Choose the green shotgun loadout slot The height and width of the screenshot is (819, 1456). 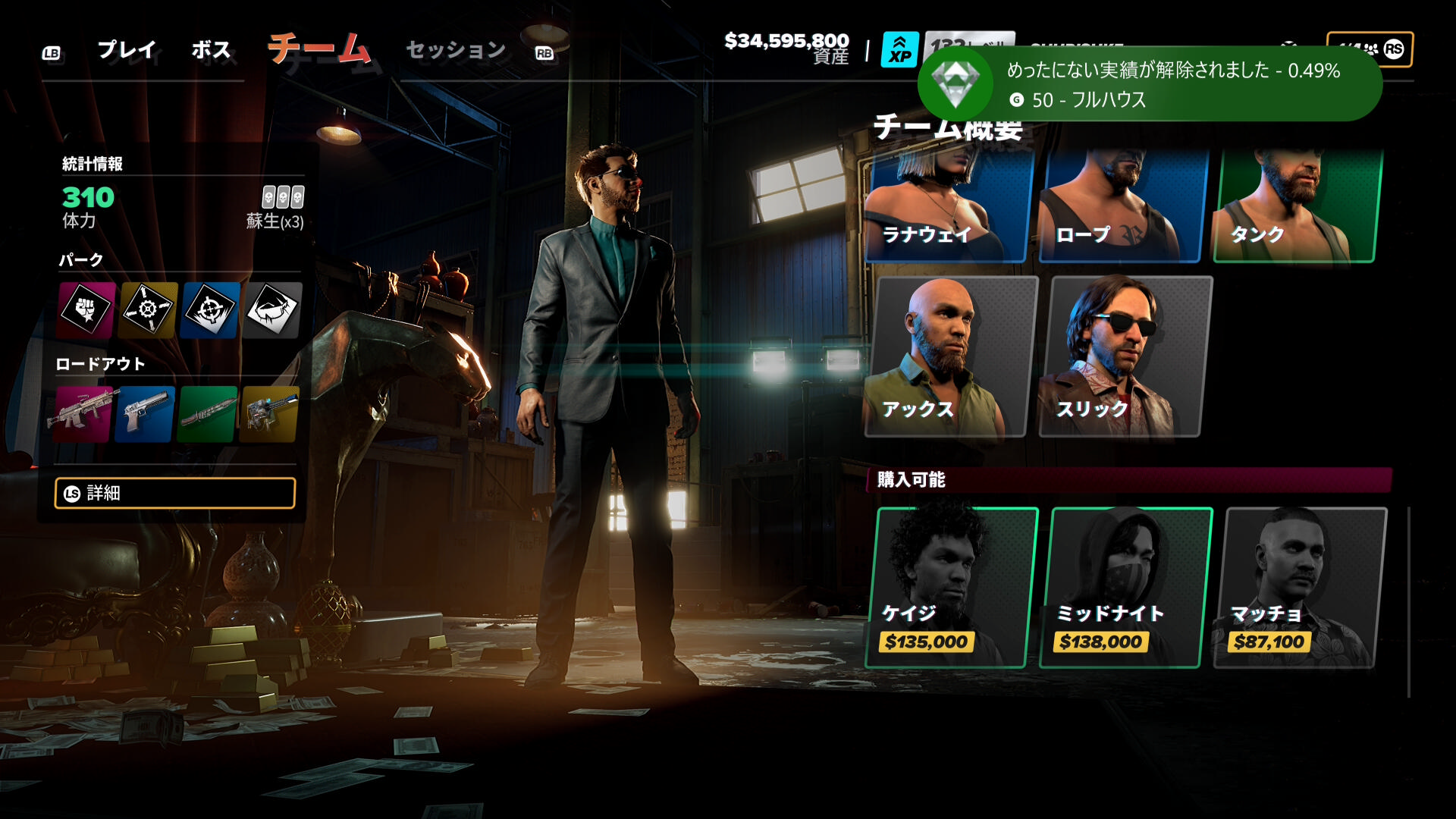click(207, 414)
